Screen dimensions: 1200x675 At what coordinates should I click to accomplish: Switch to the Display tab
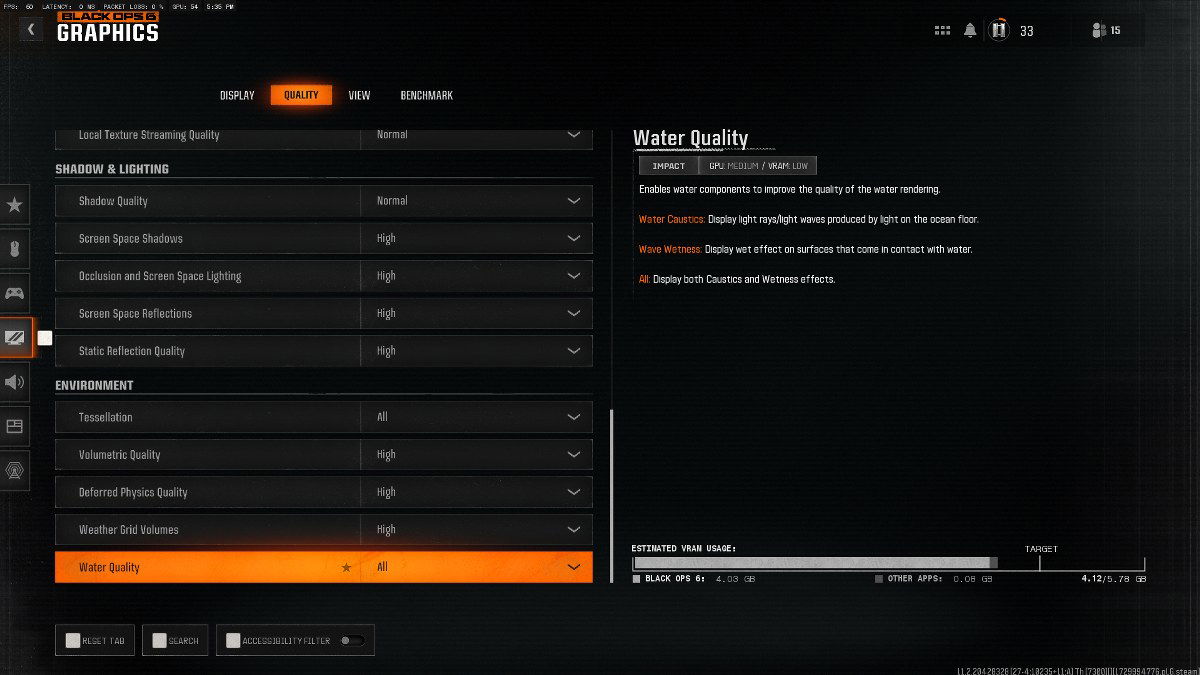point(237,96)
